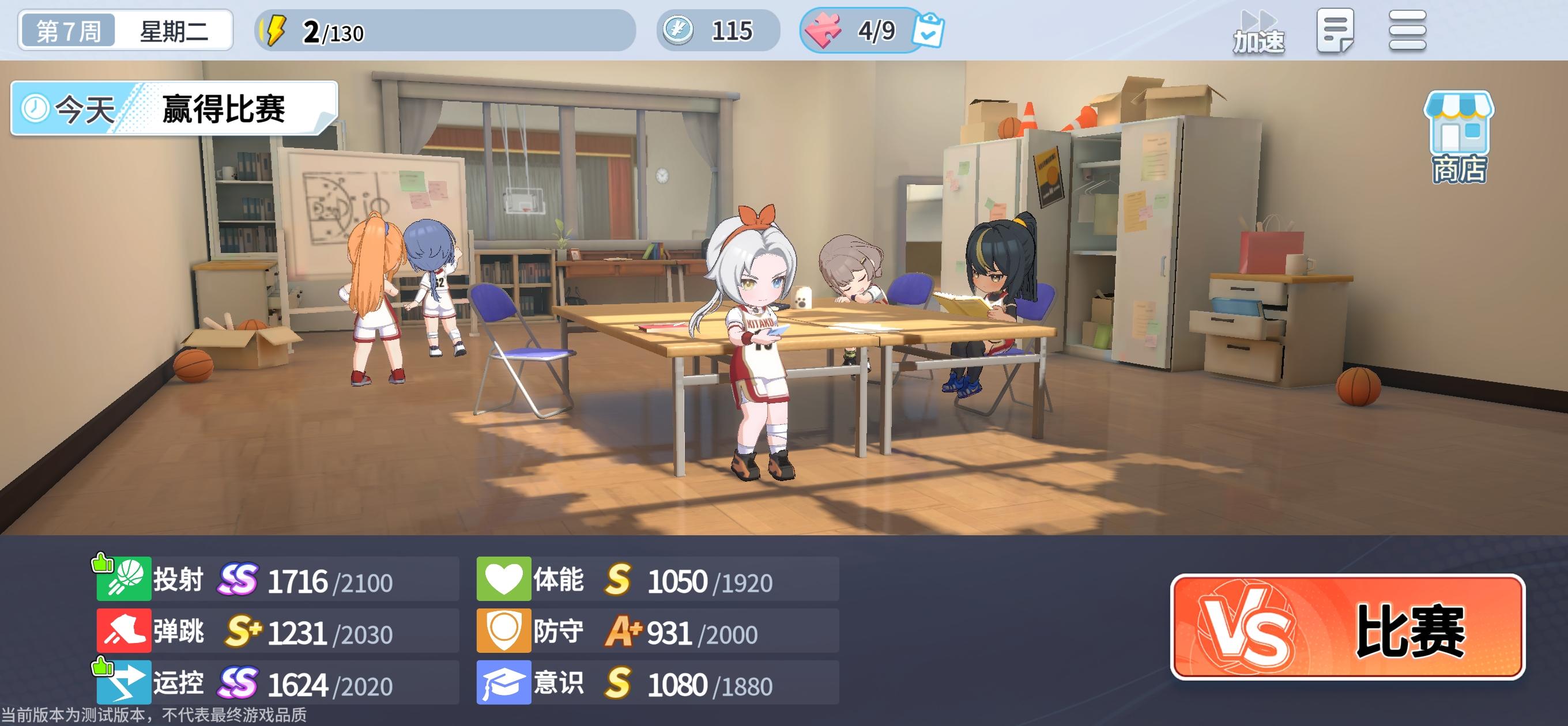The image size is (1568, 726).
Task: Tap the 意识 graduation cap icon
Action: point(505,682)
